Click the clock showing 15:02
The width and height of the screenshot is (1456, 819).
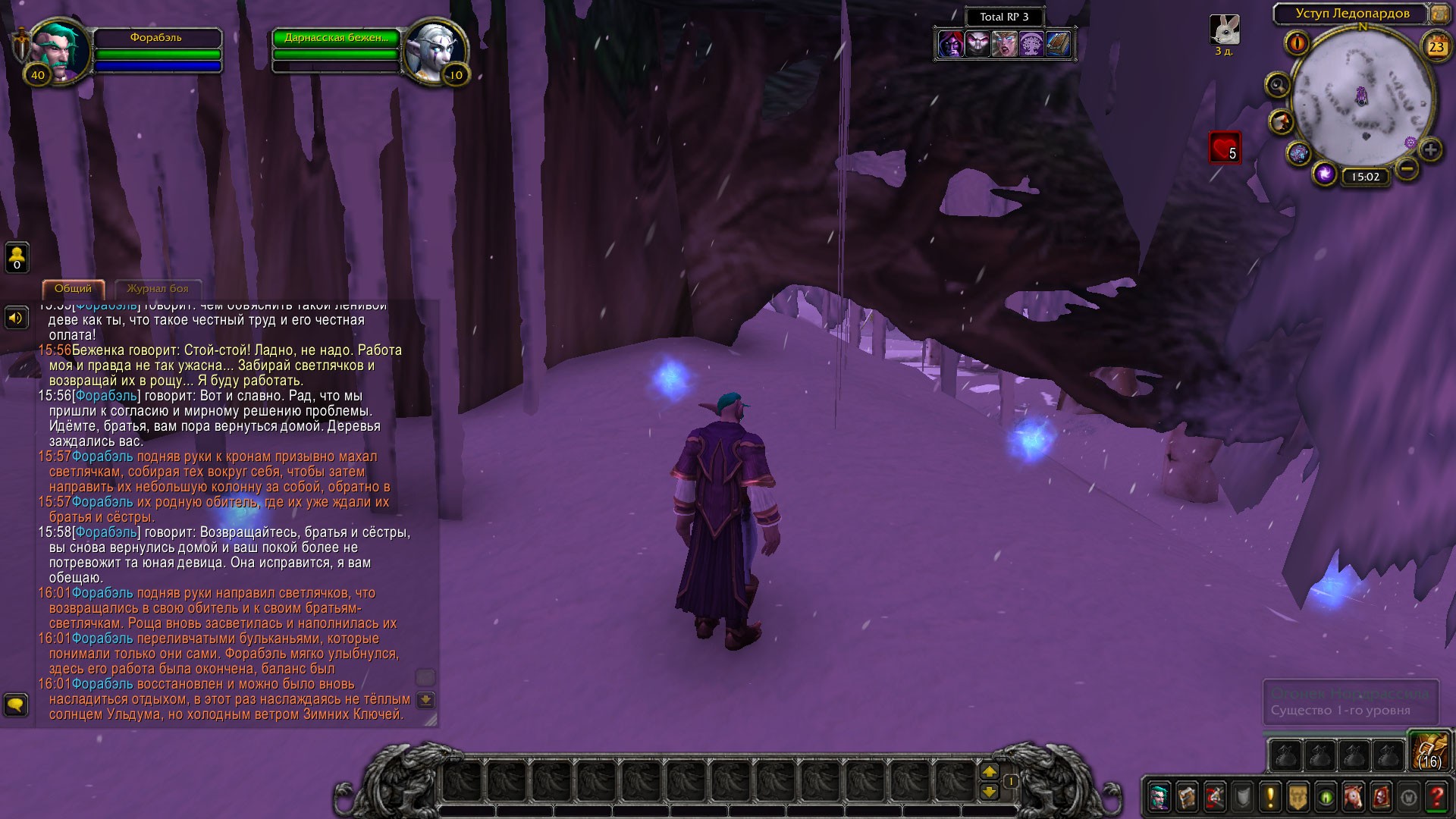pyautogui.click(x=1365, y=177)
